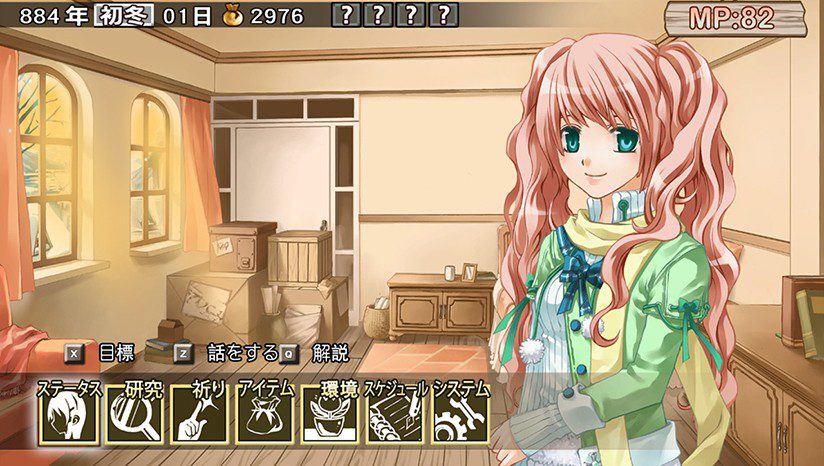
Task: Select the 研究 (Research) magnifier icon
Action: (134, 415)
